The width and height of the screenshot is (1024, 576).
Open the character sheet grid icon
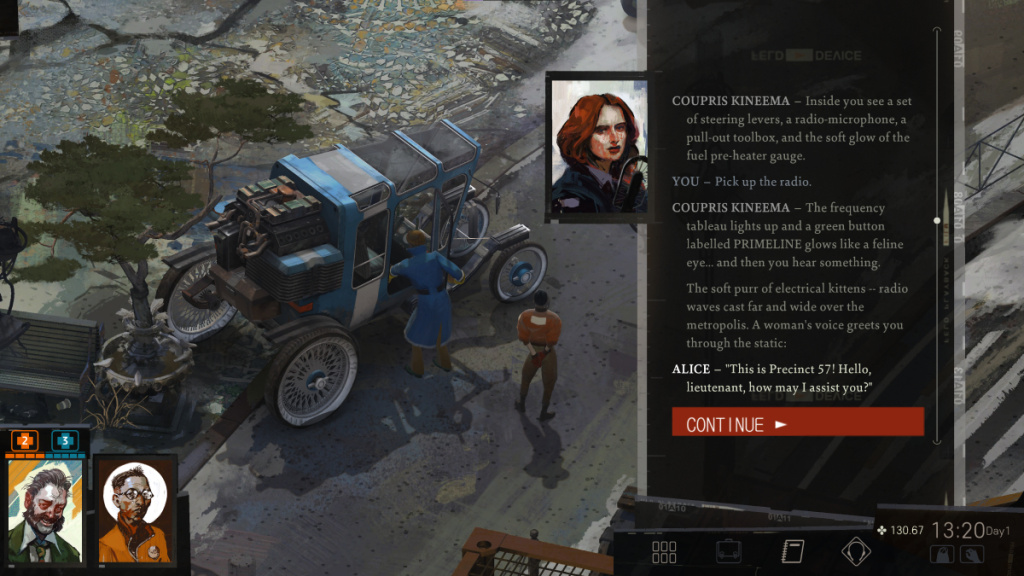664,551
